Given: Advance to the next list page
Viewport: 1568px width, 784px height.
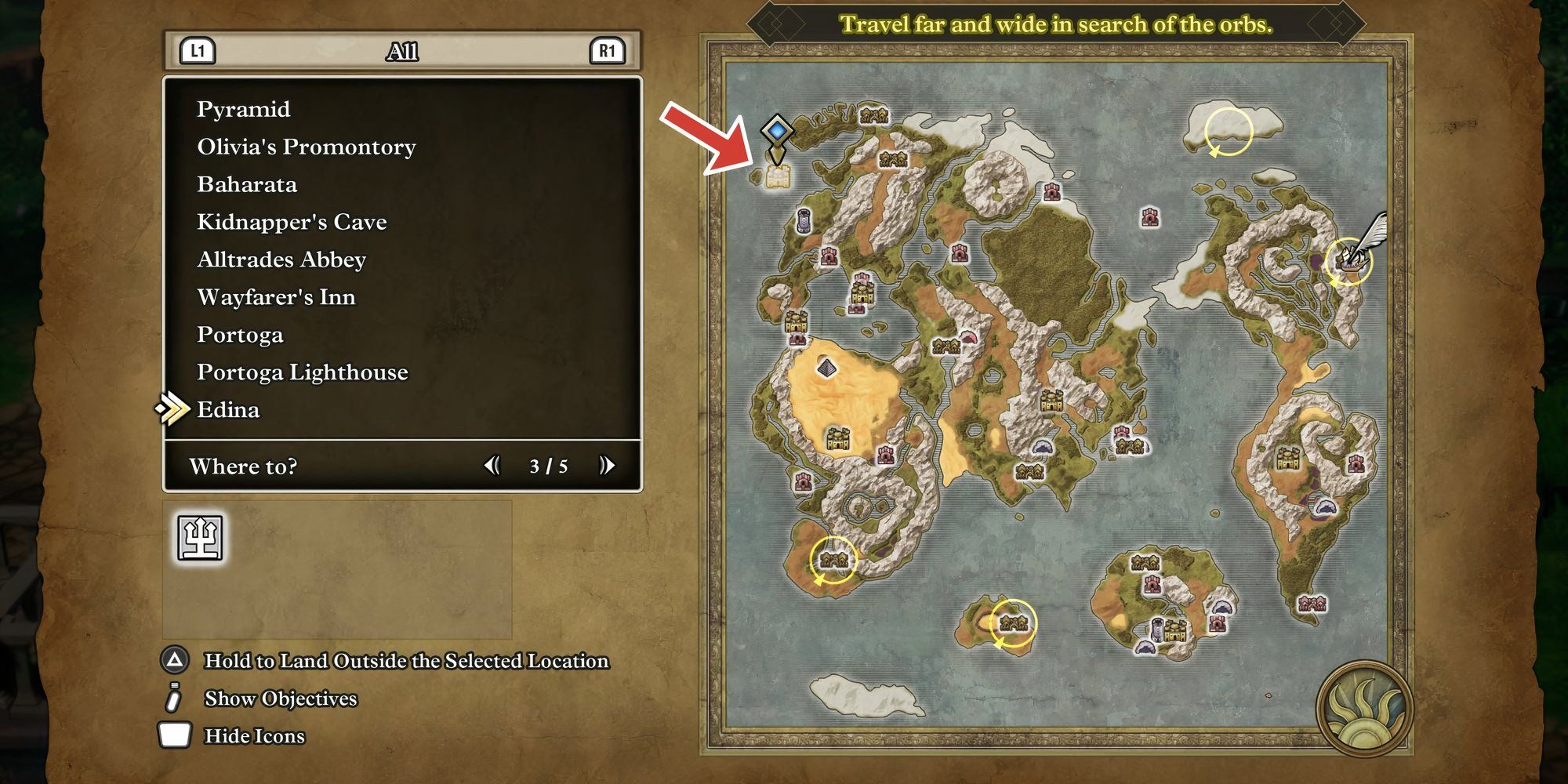Looking at the screenshot, I should click(x=607, y=466).
